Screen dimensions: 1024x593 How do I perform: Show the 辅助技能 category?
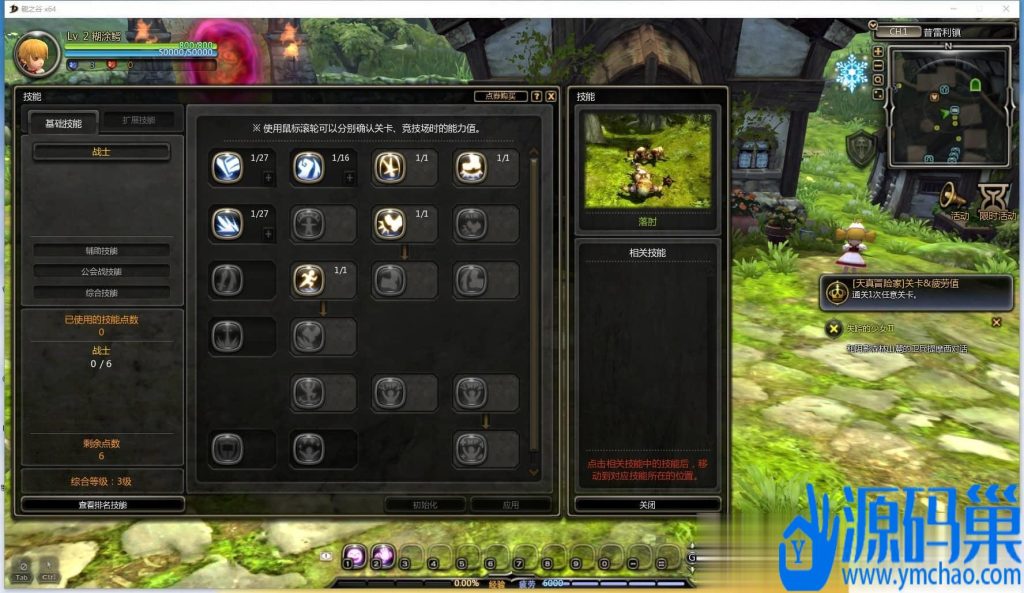[x=101, y=250]
